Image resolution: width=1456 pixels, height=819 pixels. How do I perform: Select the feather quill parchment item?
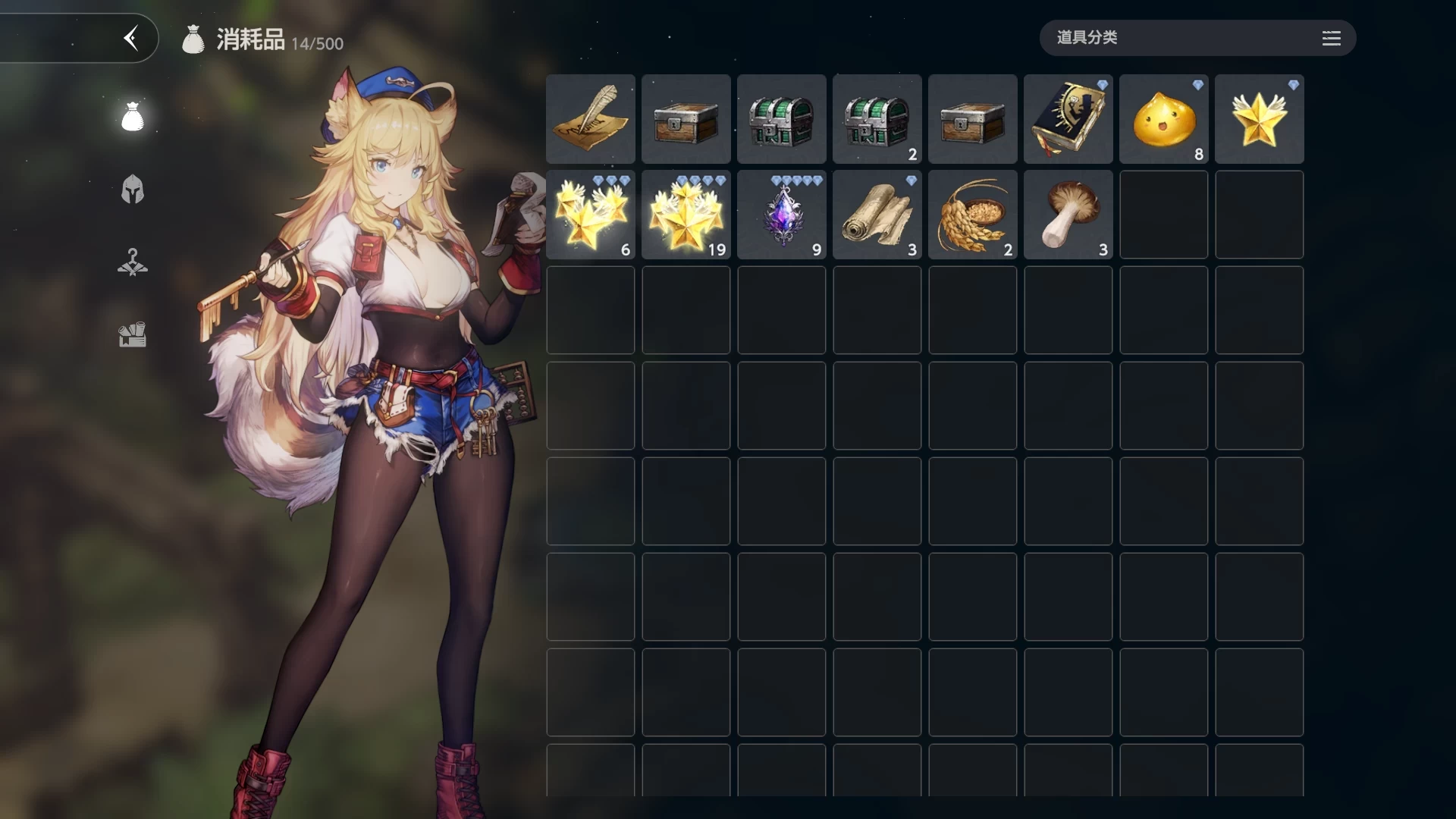[591, 119]
